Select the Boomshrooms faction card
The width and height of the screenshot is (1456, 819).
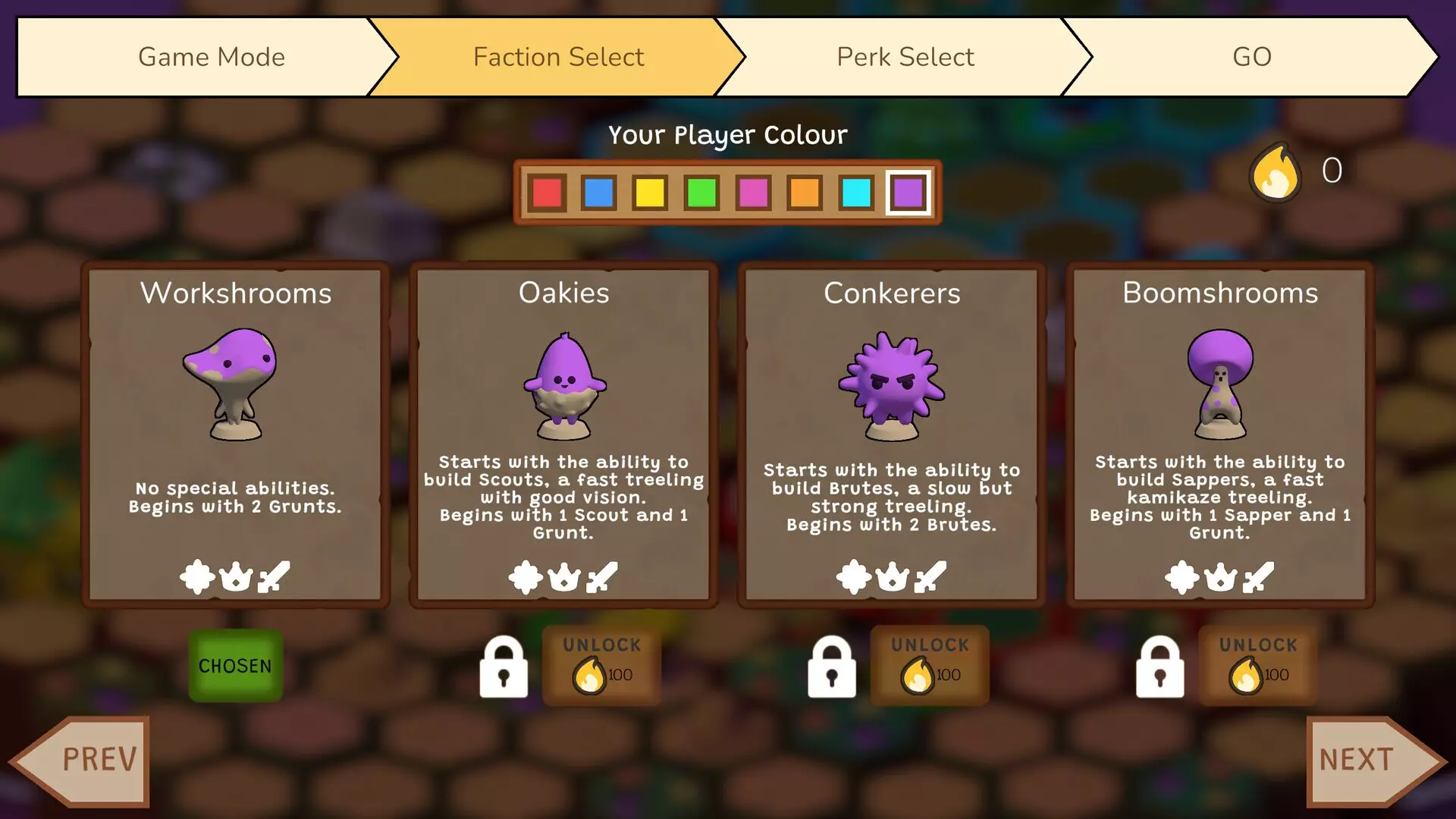tap(1220, 434)
